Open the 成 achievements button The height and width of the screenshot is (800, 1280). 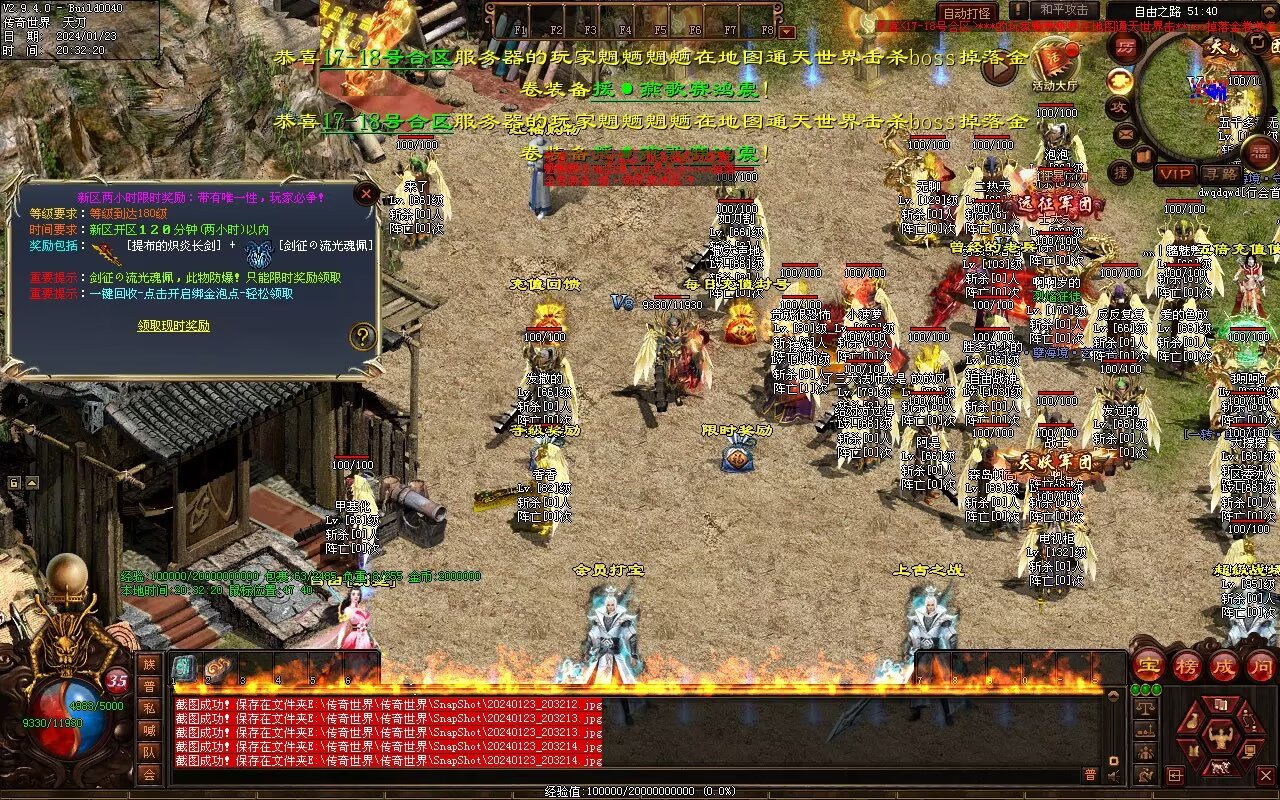pos(1224,665)
